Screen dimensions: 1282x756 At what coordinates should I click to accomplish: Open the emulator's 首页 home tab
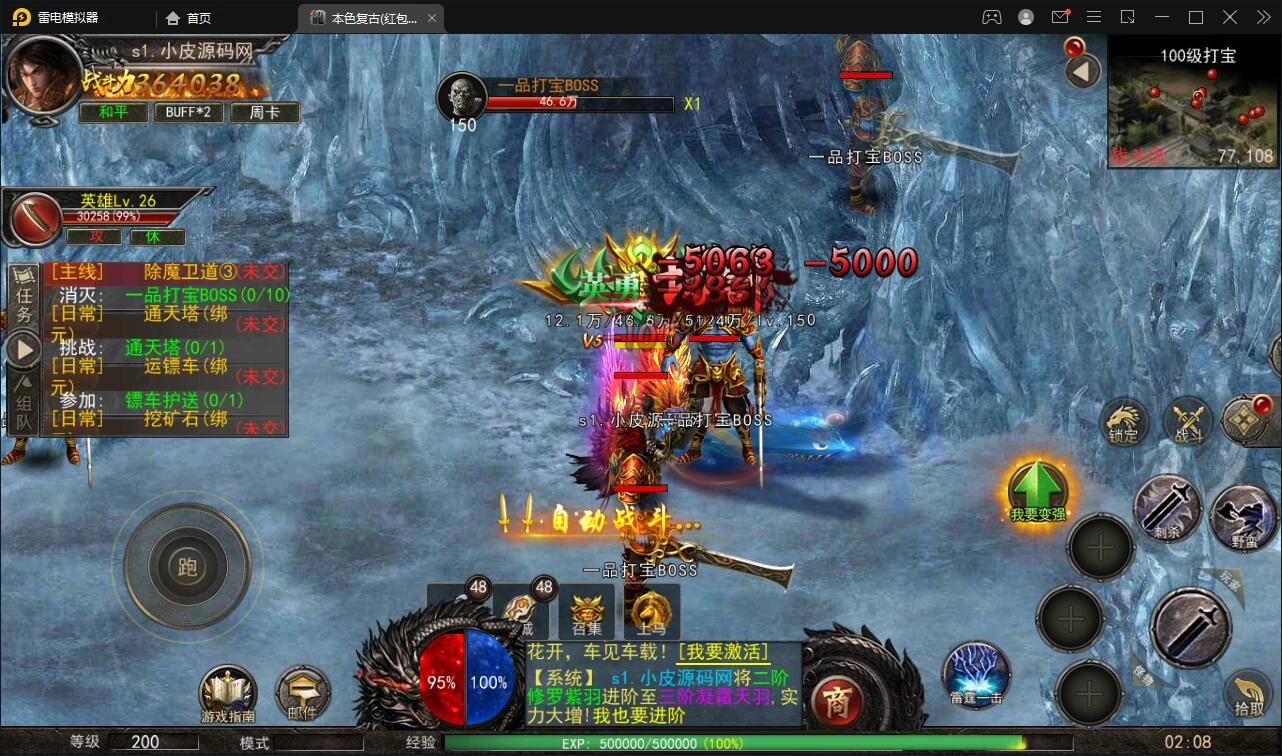[189, 18]
